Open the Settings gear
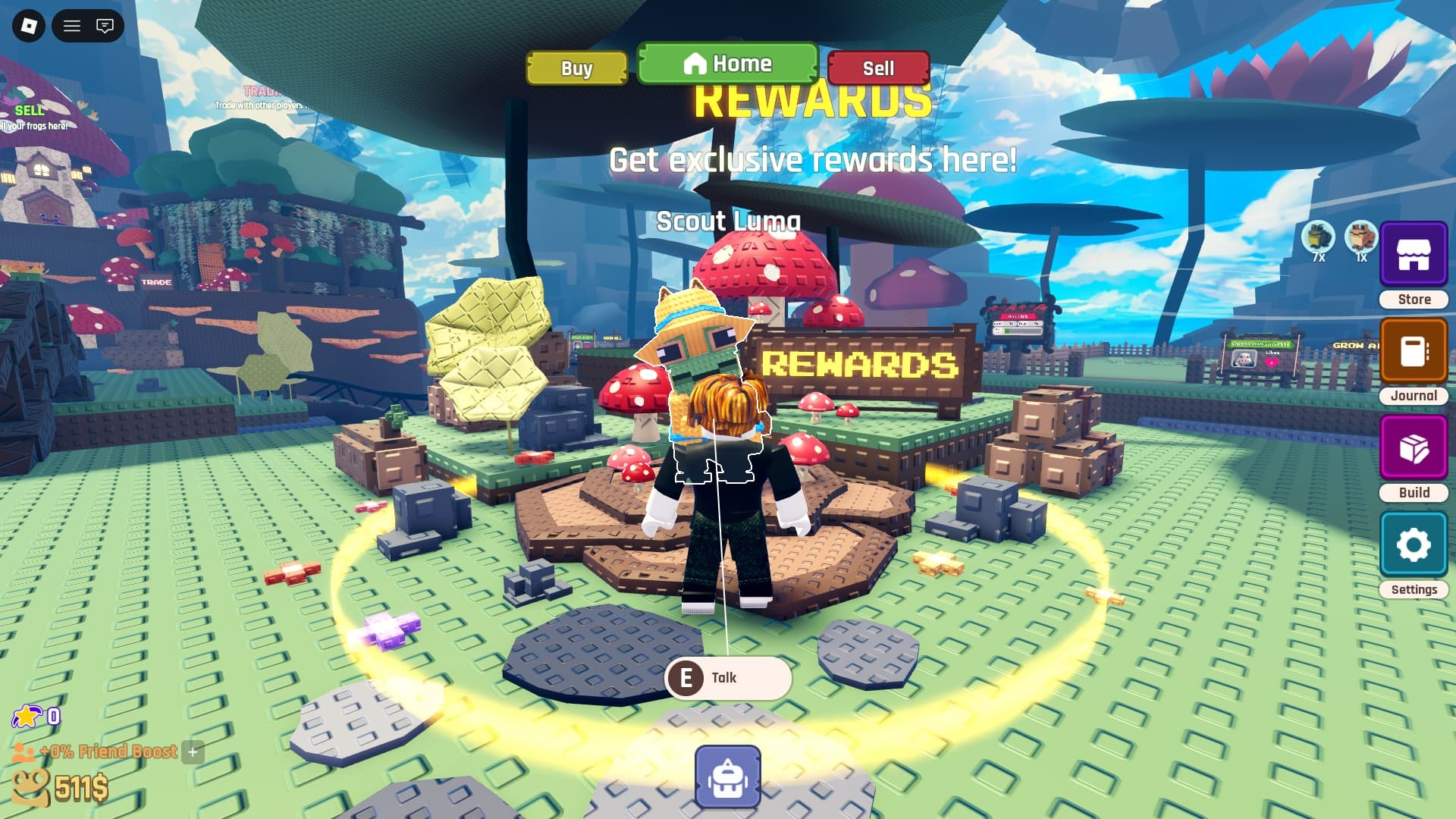Image resolution: width=1456 pixels, height=819 pixels. pyautogui.click(x=1413, y=543)
